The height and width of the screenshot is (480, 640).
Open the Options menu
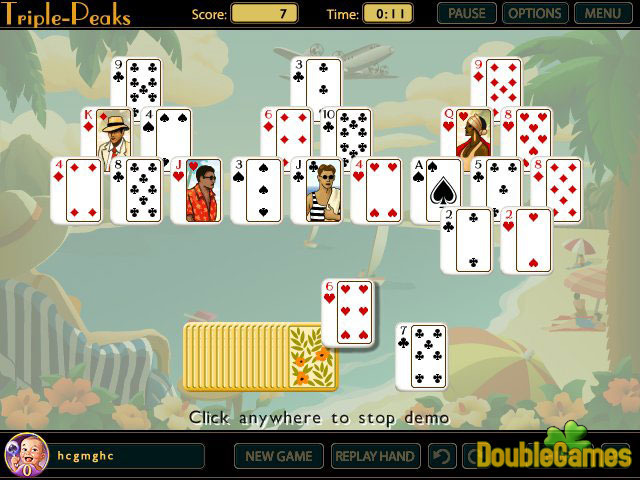(x=533, y=14)
